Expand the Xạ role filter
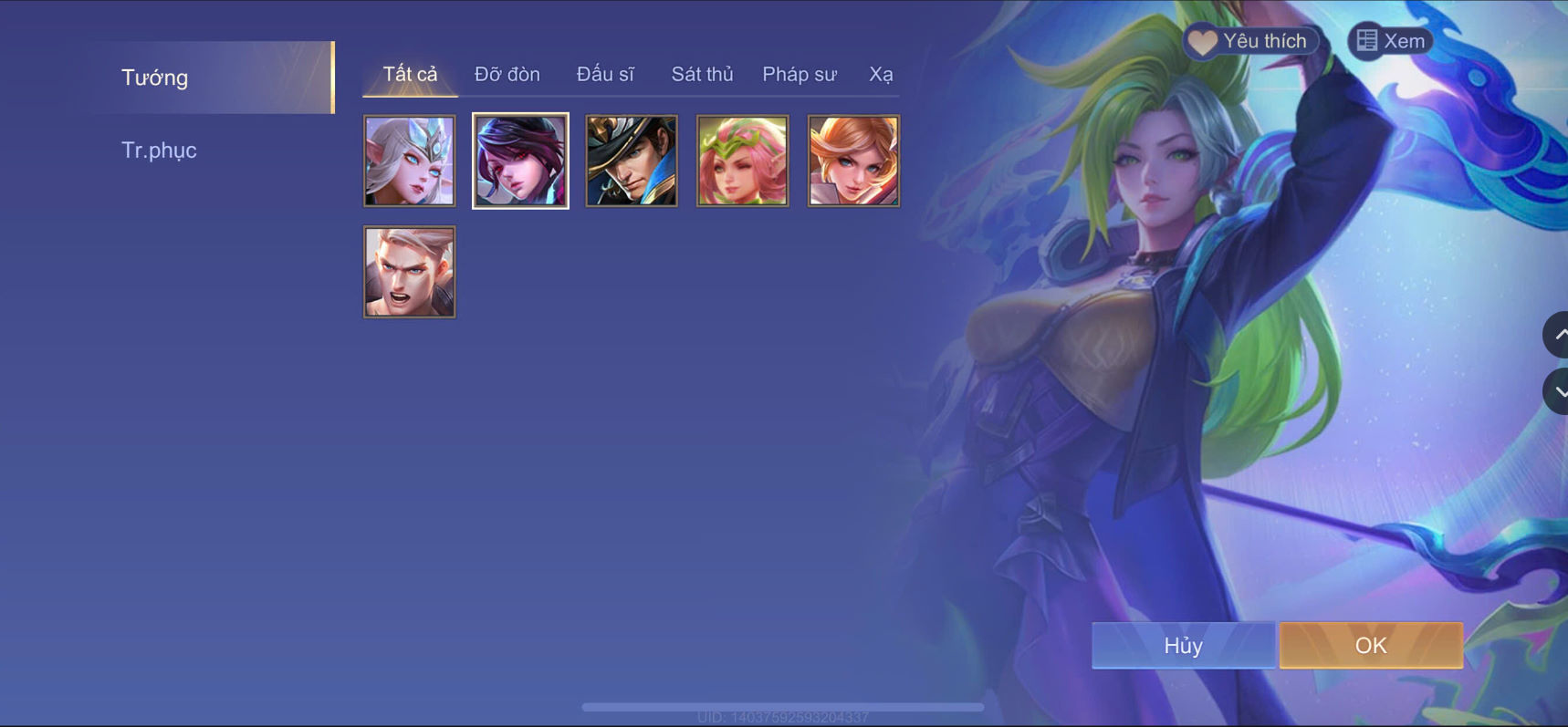Image resolution: width=1568 pixels, height=727 pixels. click(882, 74)
